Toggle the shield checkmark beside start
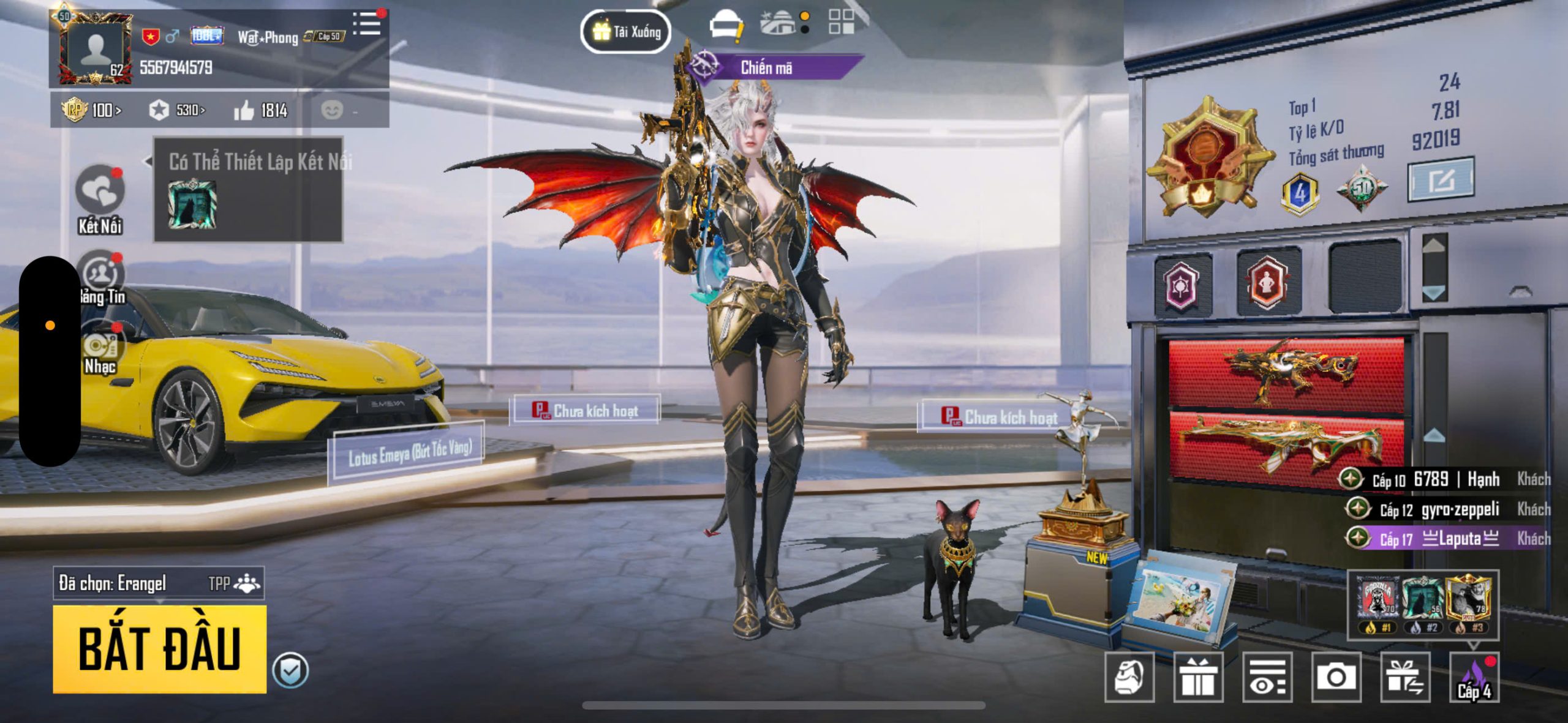The width and height of the screenshot is (1568, 723). 290,671
